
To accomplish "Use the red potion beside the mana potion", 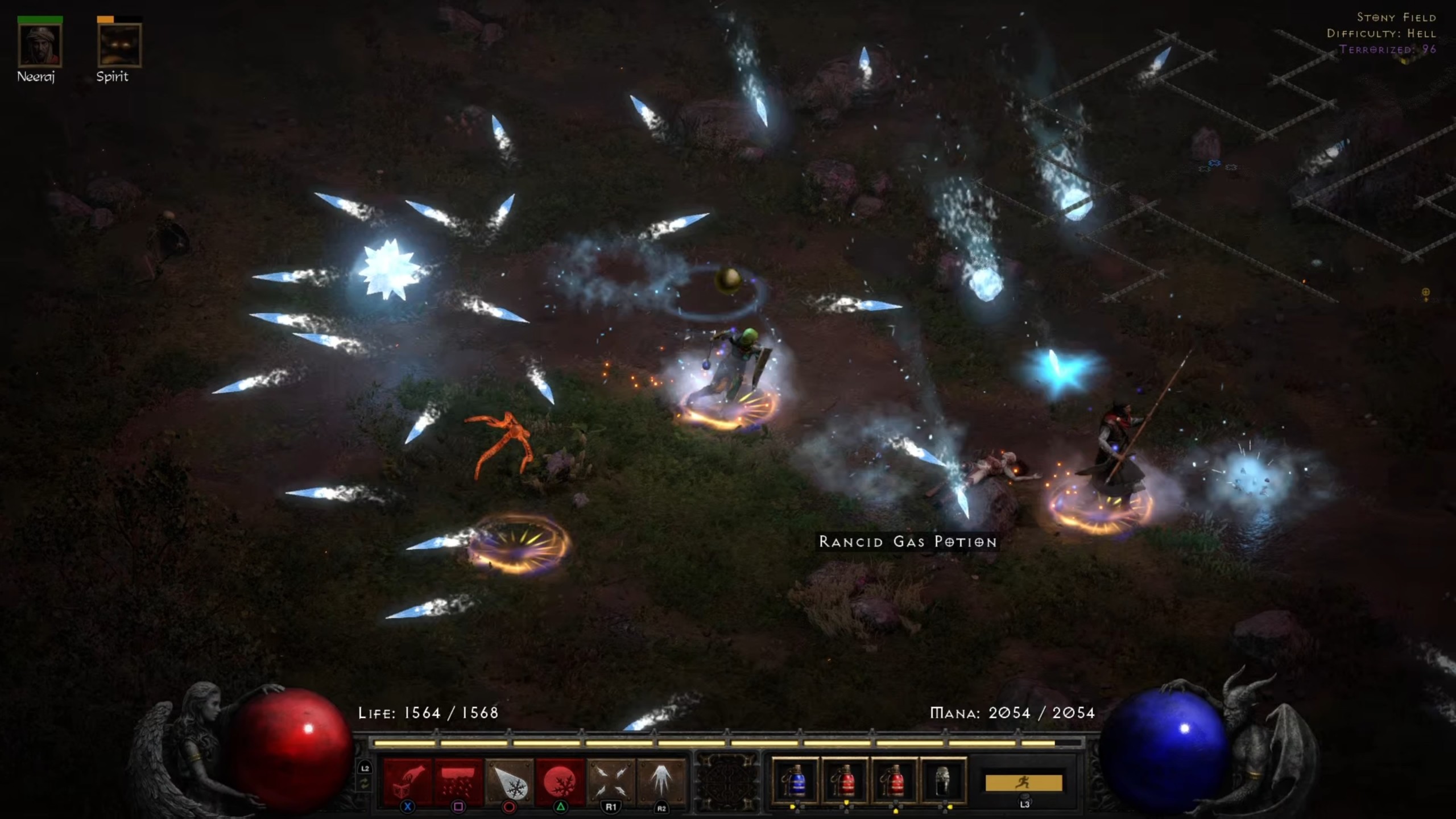I will 845,781.
